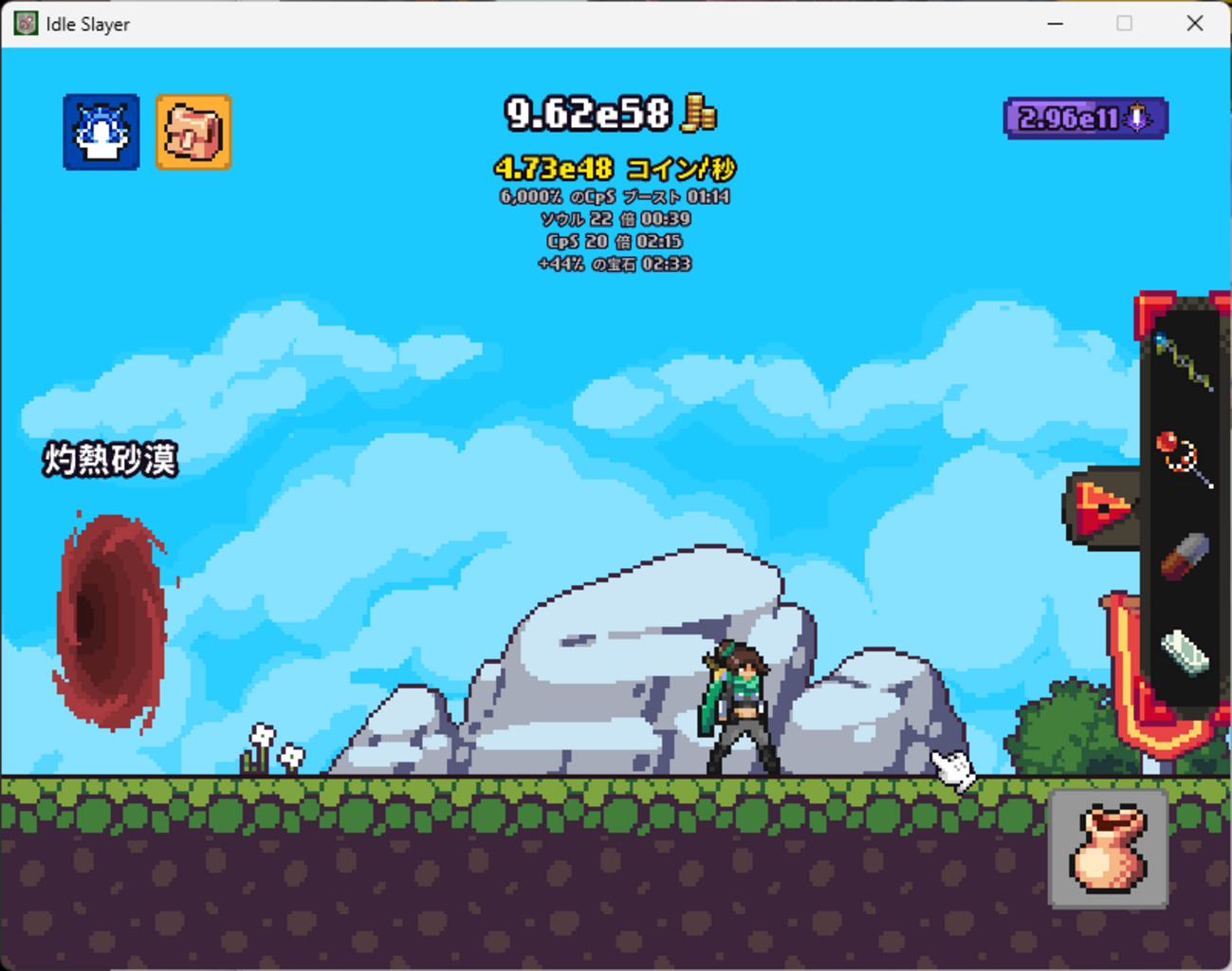Click the 4.73e48 coins per second label
Image resolution: width=1232 pixels, height=971 pixels.
coord(616,168)
